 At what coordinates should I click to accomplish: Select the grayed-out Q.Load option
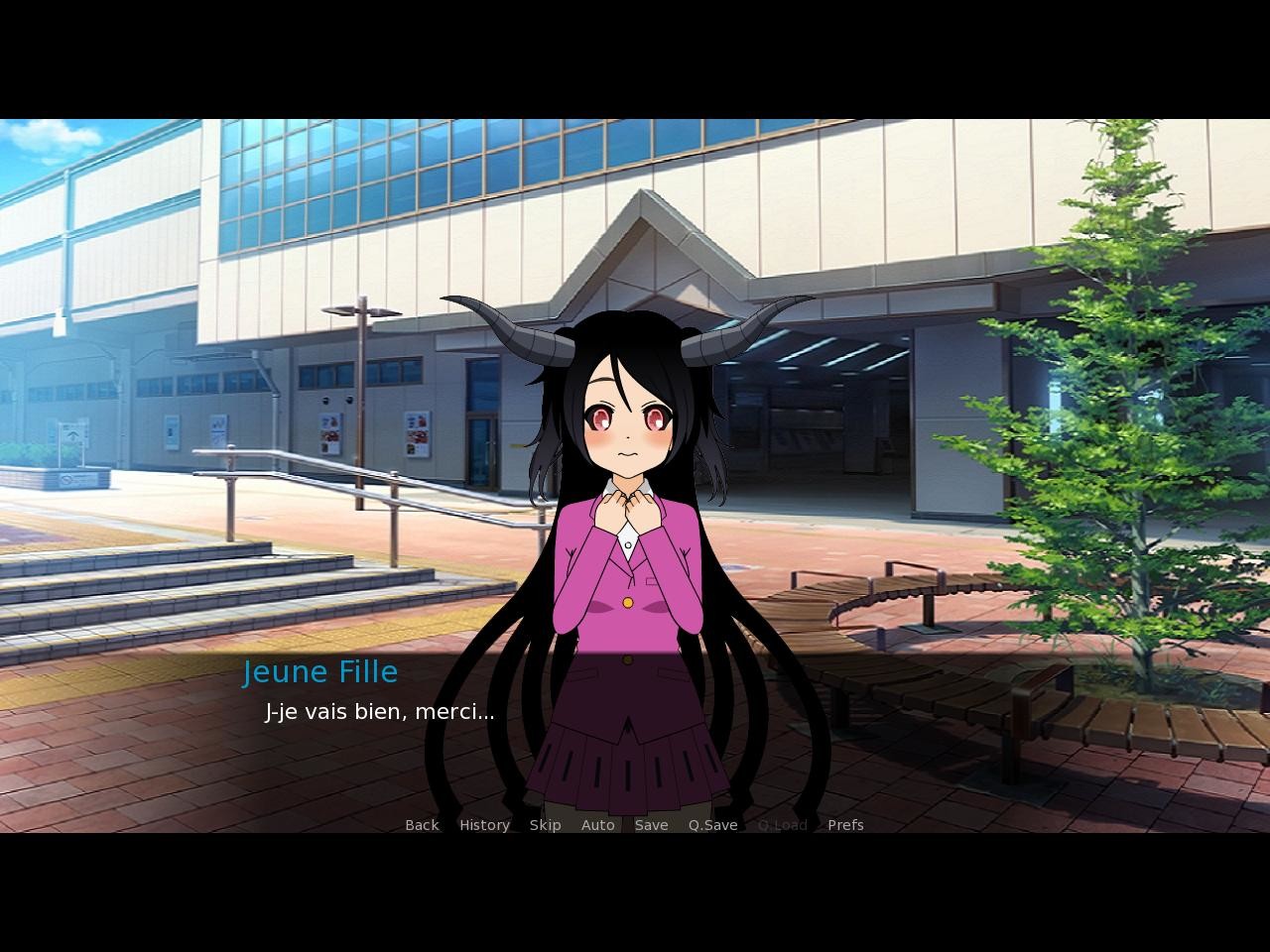(x=783, y=824)
